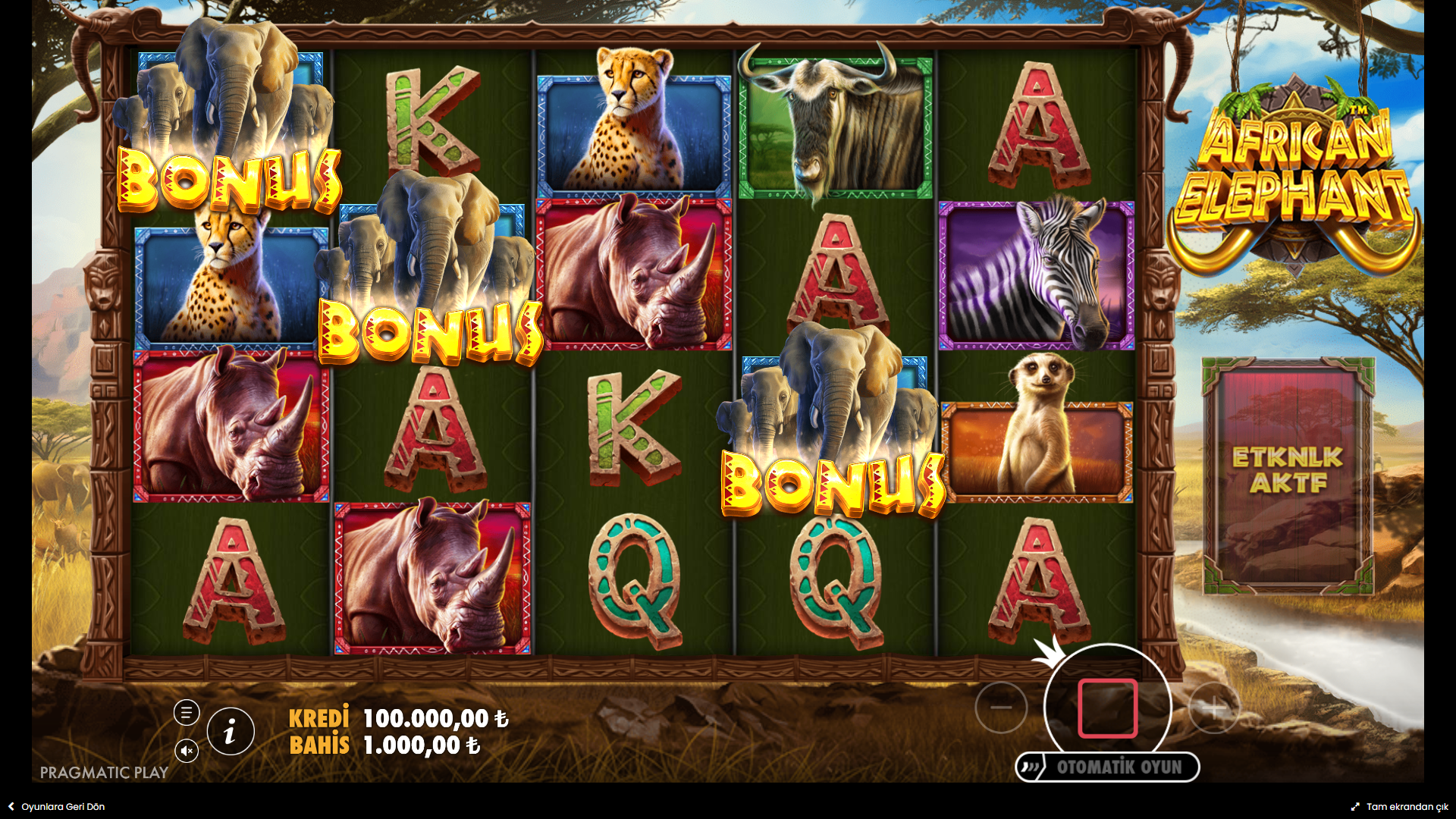Viewport: 1456px width, 819px height.
Task: Show the game info with the i button
Action: 231,732
